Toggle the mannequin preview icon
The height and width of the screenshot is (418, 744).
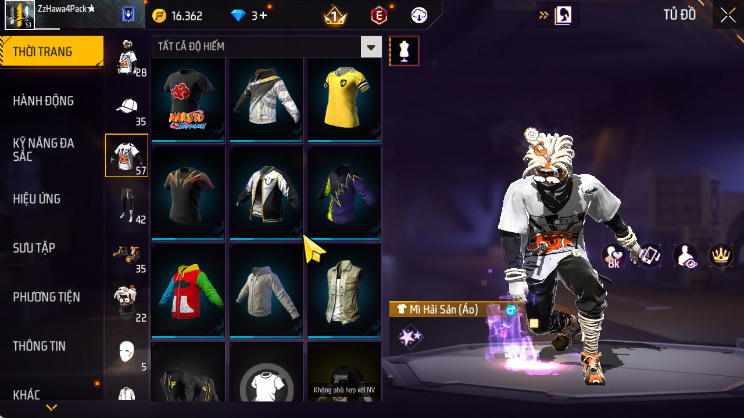[x=404, y=50]
